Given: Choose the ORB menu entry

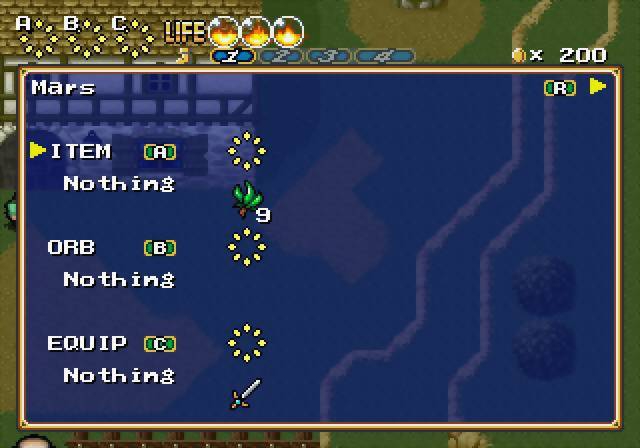Looking at the screenshot, I should point(72,247).
